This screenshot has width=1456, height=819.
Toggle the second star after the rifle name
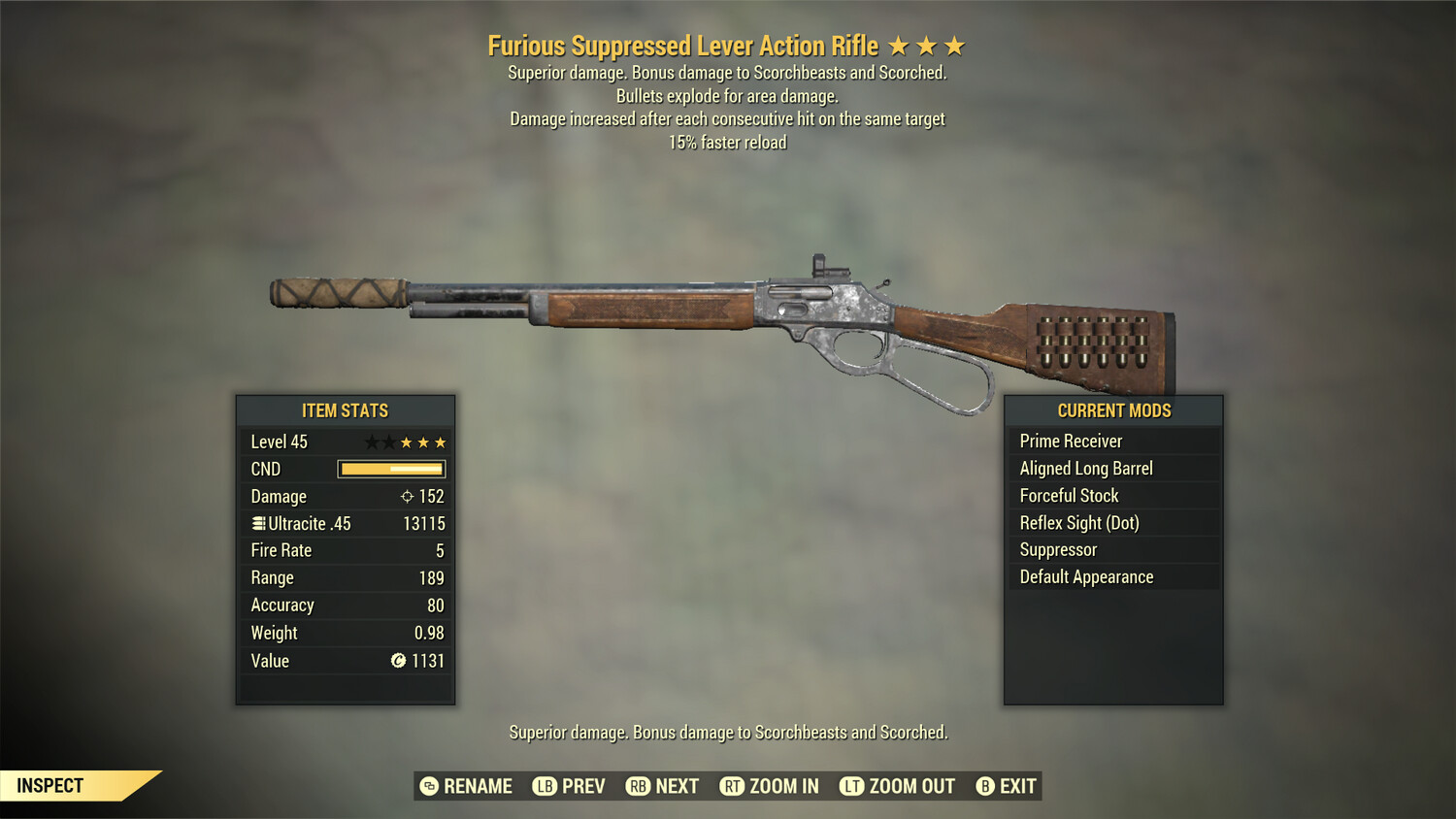click(928, 45)
